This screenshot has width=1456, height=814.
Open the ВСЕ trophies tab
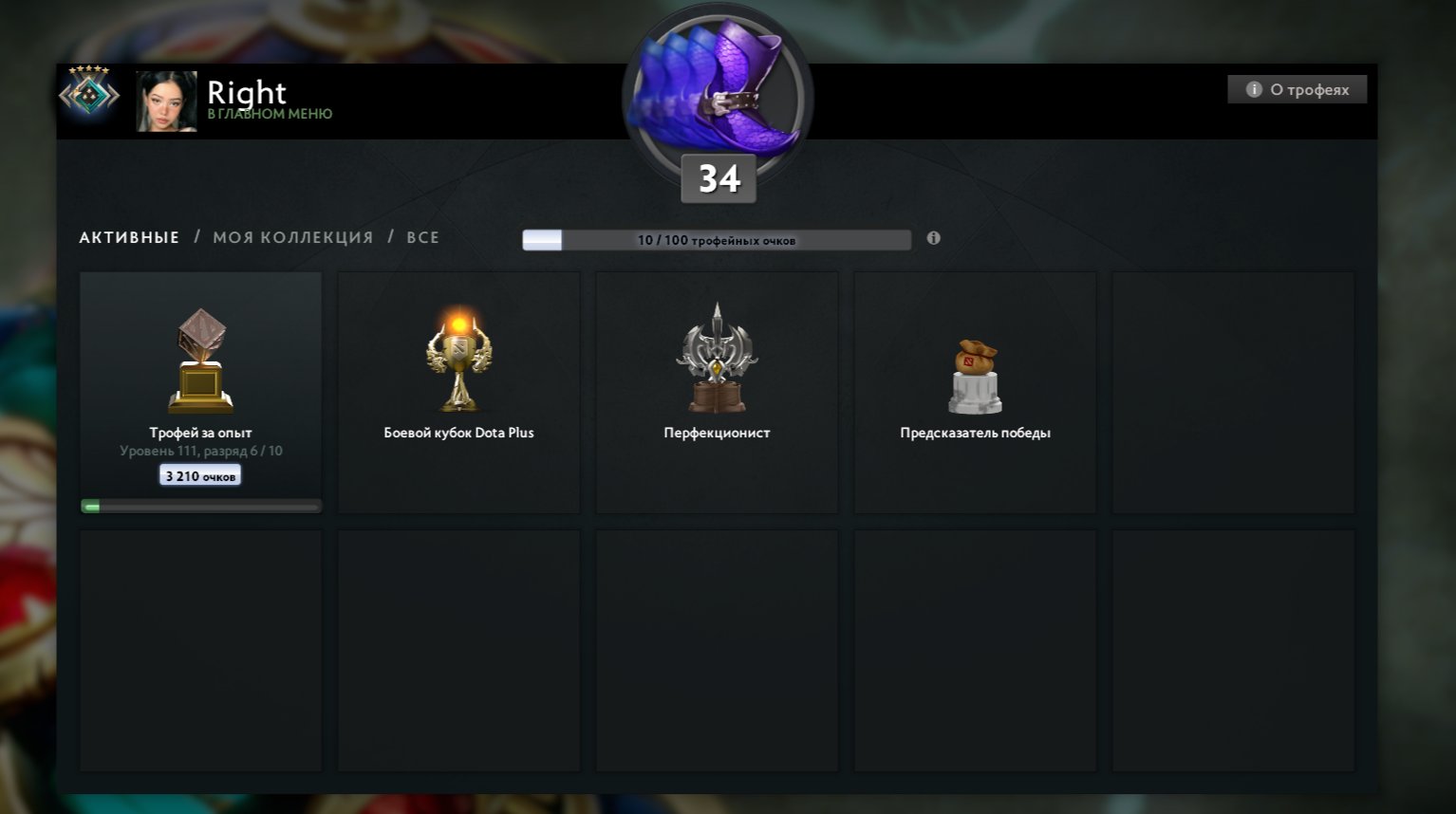(424, 237)
